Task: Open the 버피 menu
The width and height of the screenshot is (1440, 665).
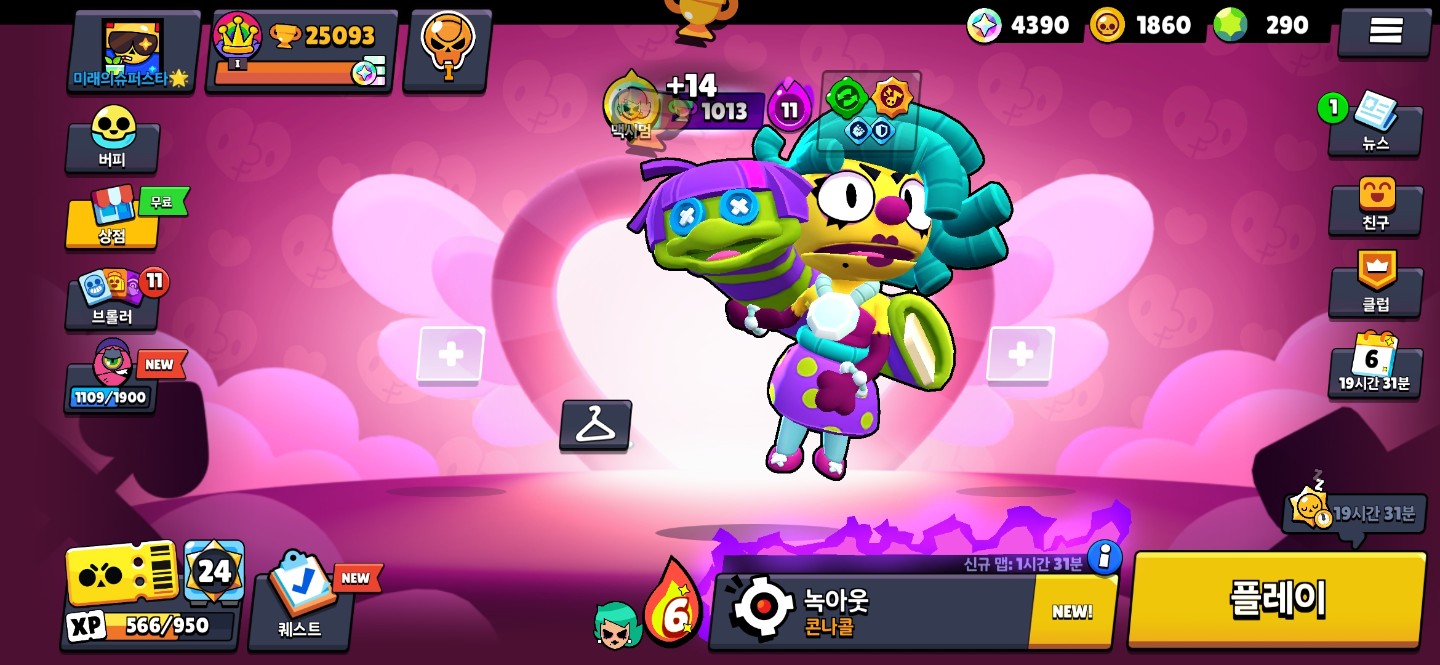Action: pyautogui.click(x=112, y=140)
